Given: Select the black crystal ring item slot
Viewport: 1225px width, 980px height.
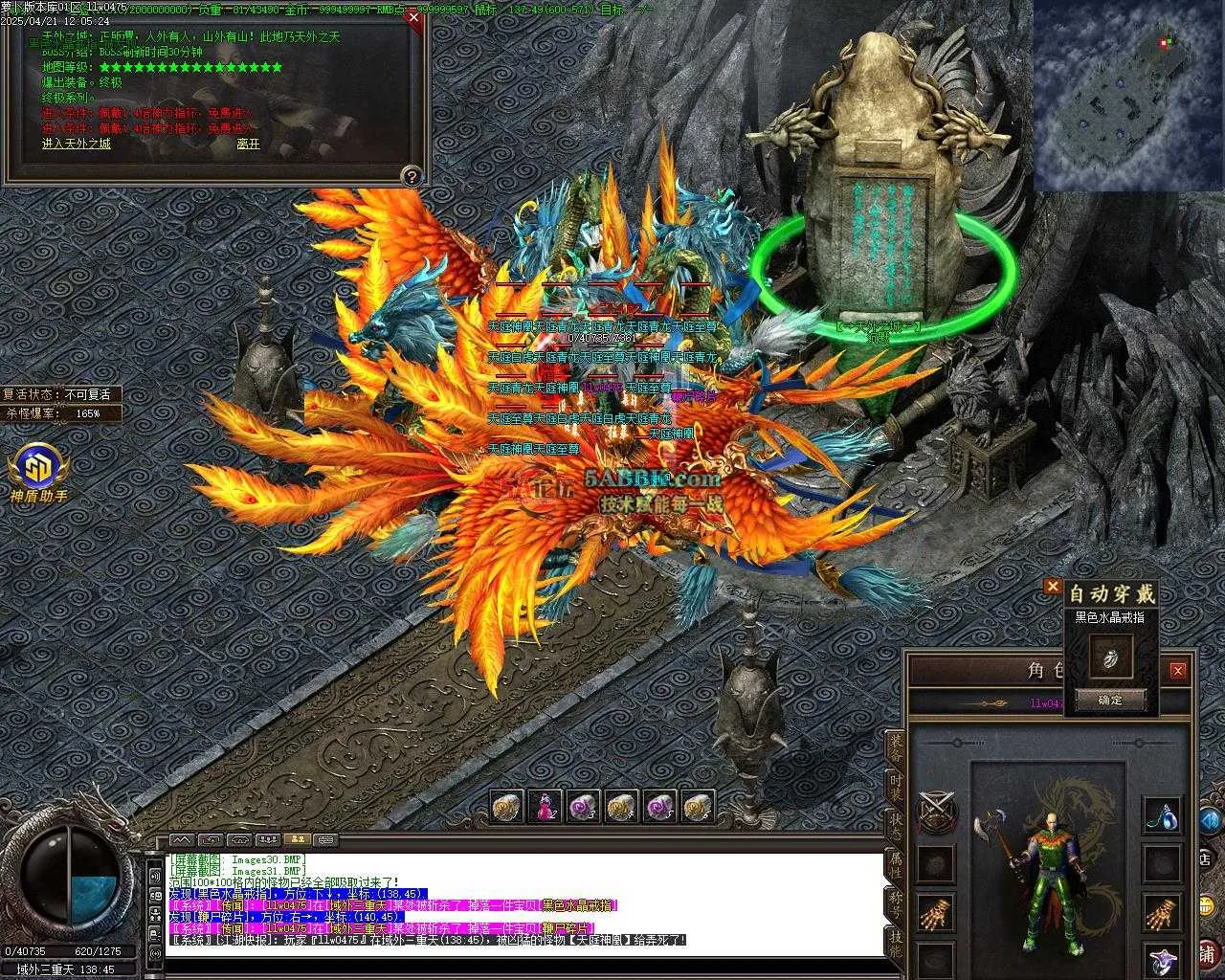Looking at the screenshot, I should (1111, 657).
